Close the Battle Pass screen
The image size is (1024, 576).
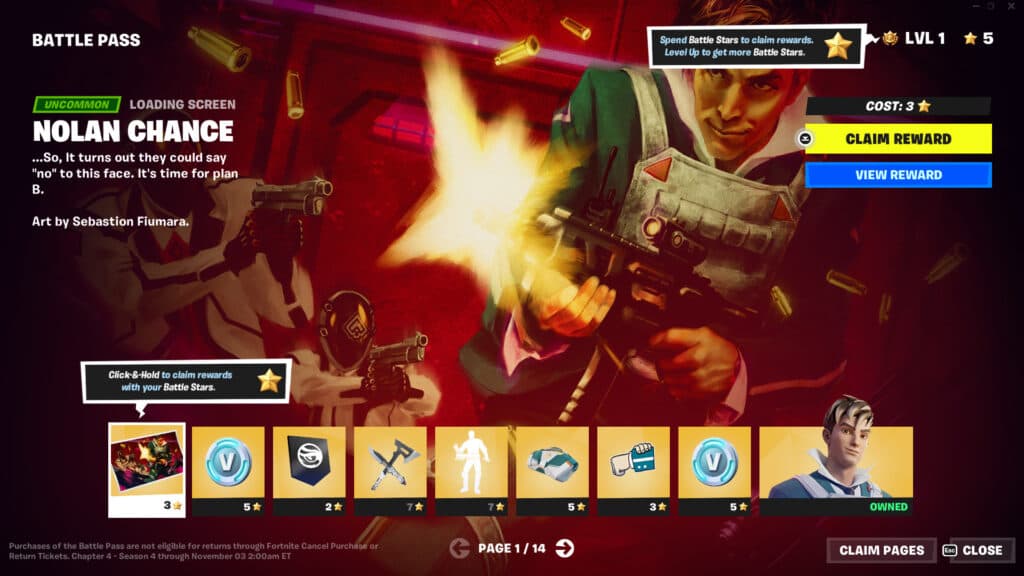tap(974, 550)
